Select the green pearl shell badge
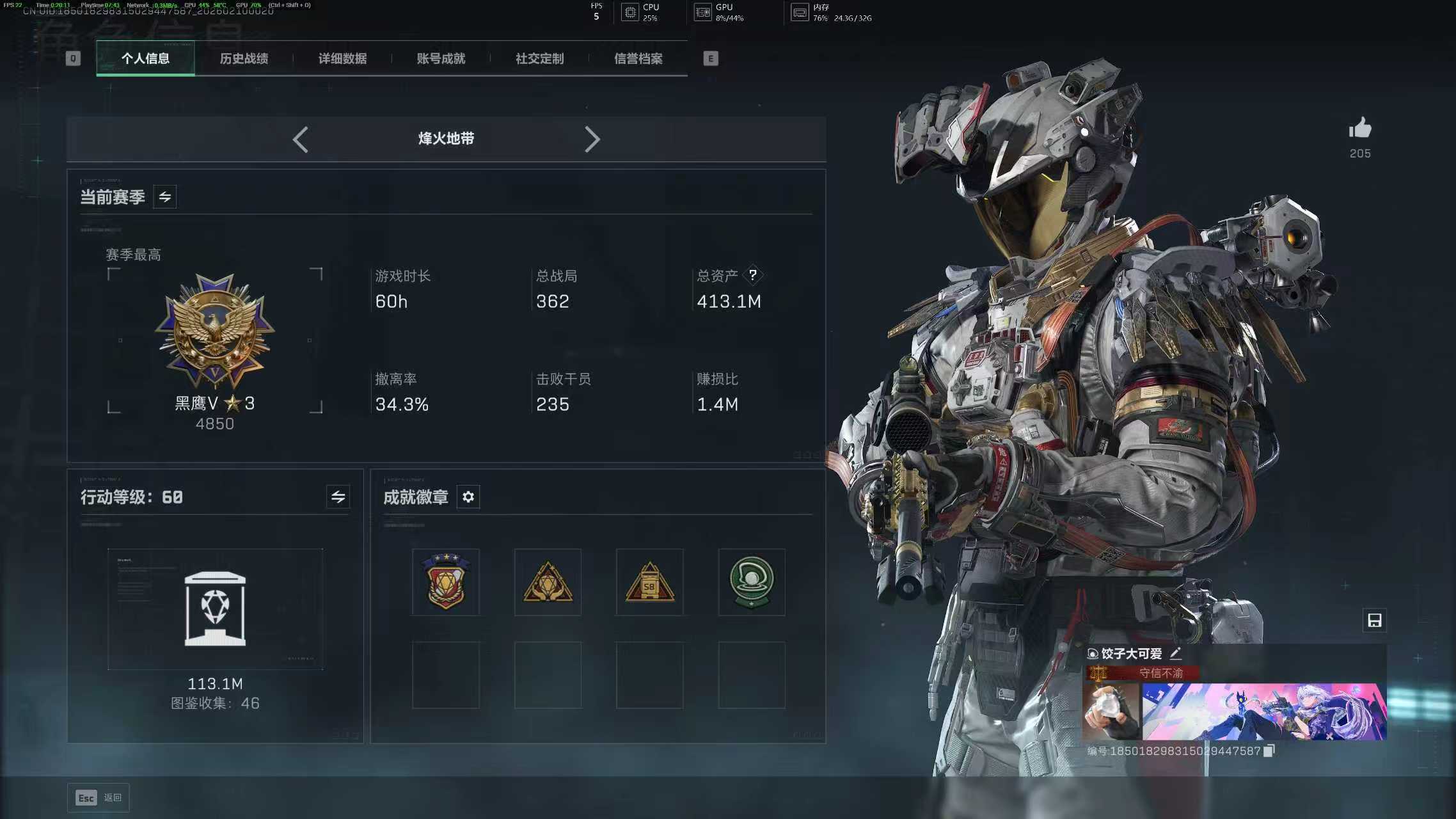Viewport: 1456px width, 819px height. click(752, 582)
